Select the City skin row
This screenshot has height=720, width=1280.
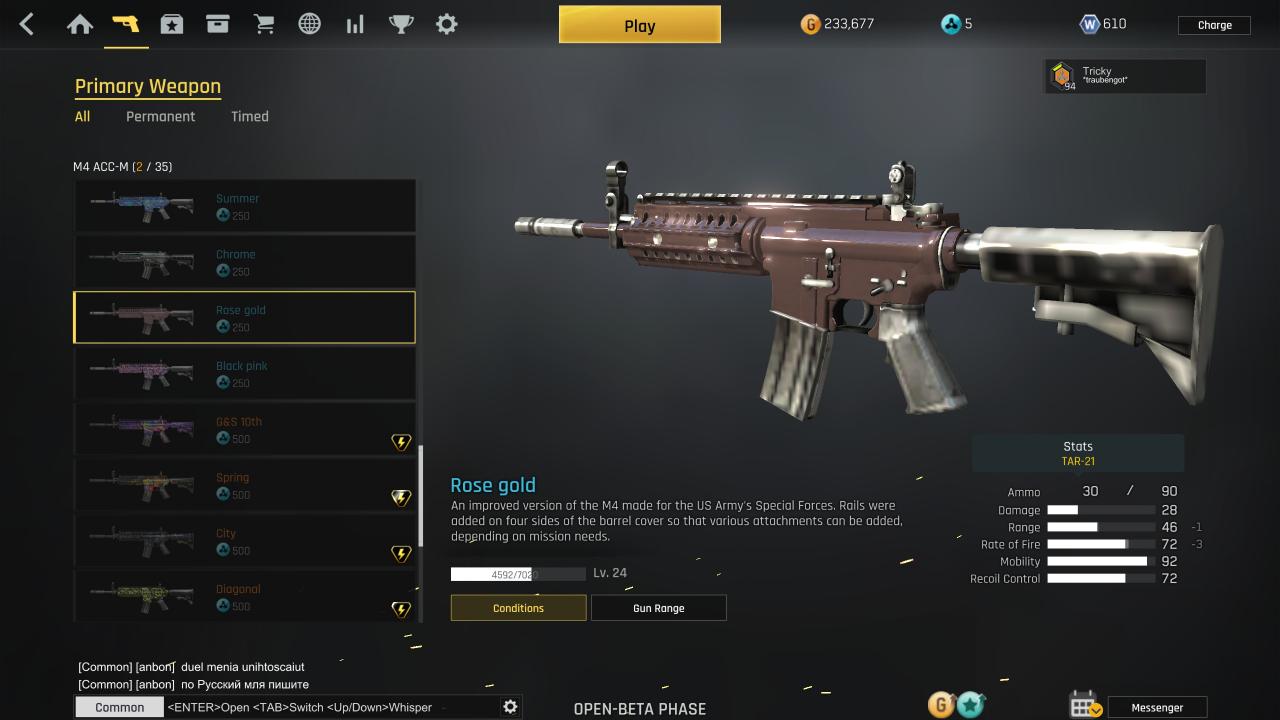tap(244, 541)
